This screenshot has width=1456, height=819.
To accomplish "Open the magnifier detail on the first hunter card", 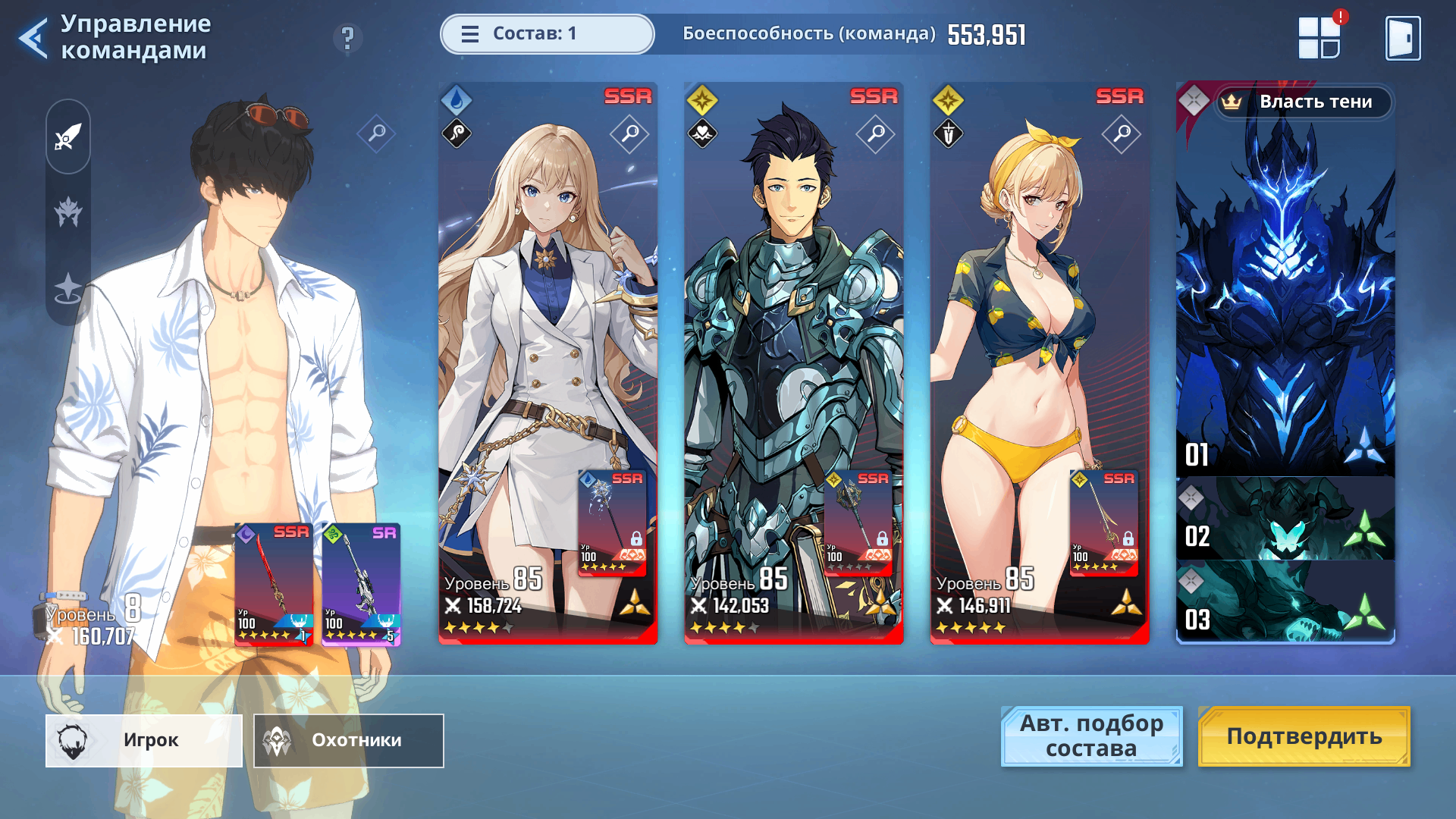I will (x=628, y=133).
